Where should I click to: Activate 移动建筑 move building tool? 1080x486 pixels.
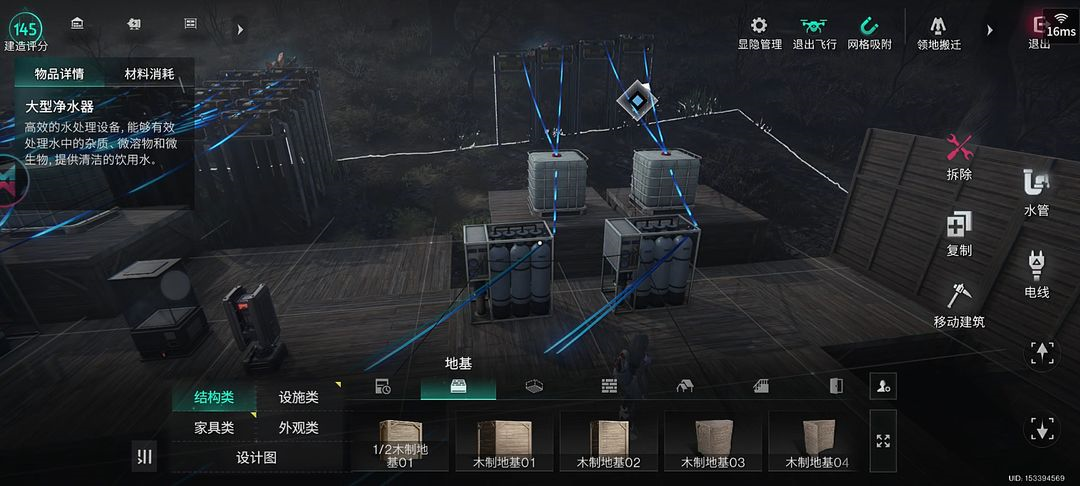(x=959, y=304)
